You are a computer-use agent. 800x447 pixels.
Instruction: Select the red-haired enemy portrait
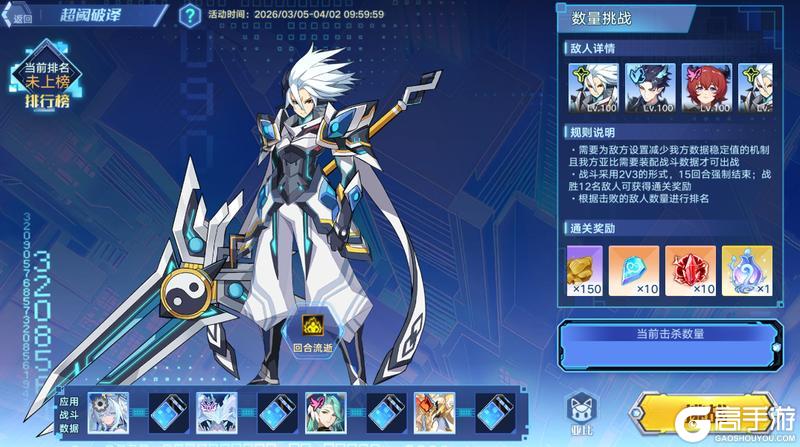(706, 87)
